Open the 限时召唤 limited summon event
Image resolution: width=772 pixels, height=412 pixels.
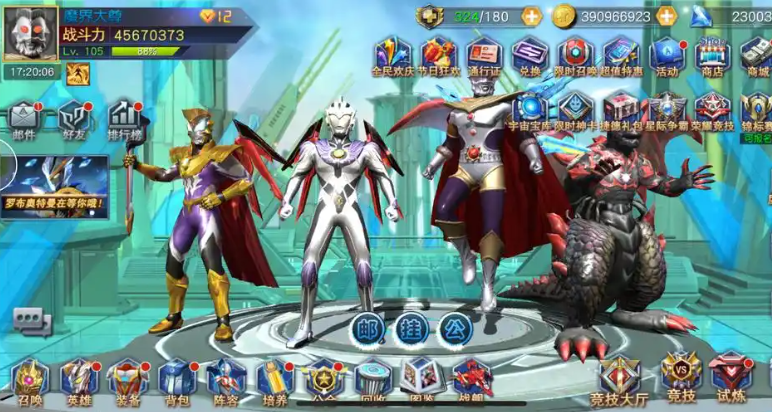click(576, 56)
